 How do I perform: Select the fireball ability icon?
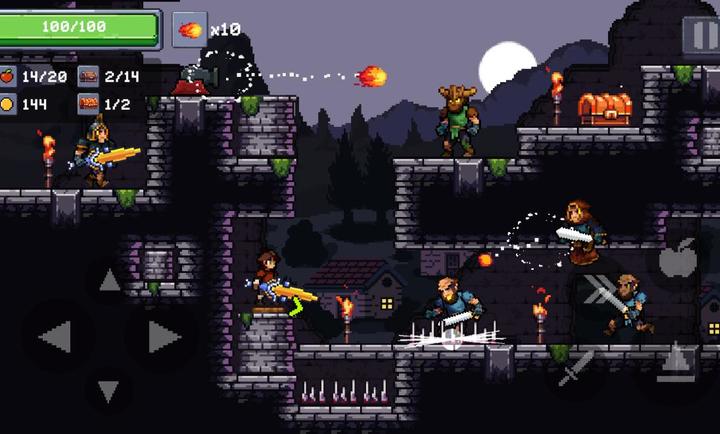pyautogui.click(x=188, y=28)
